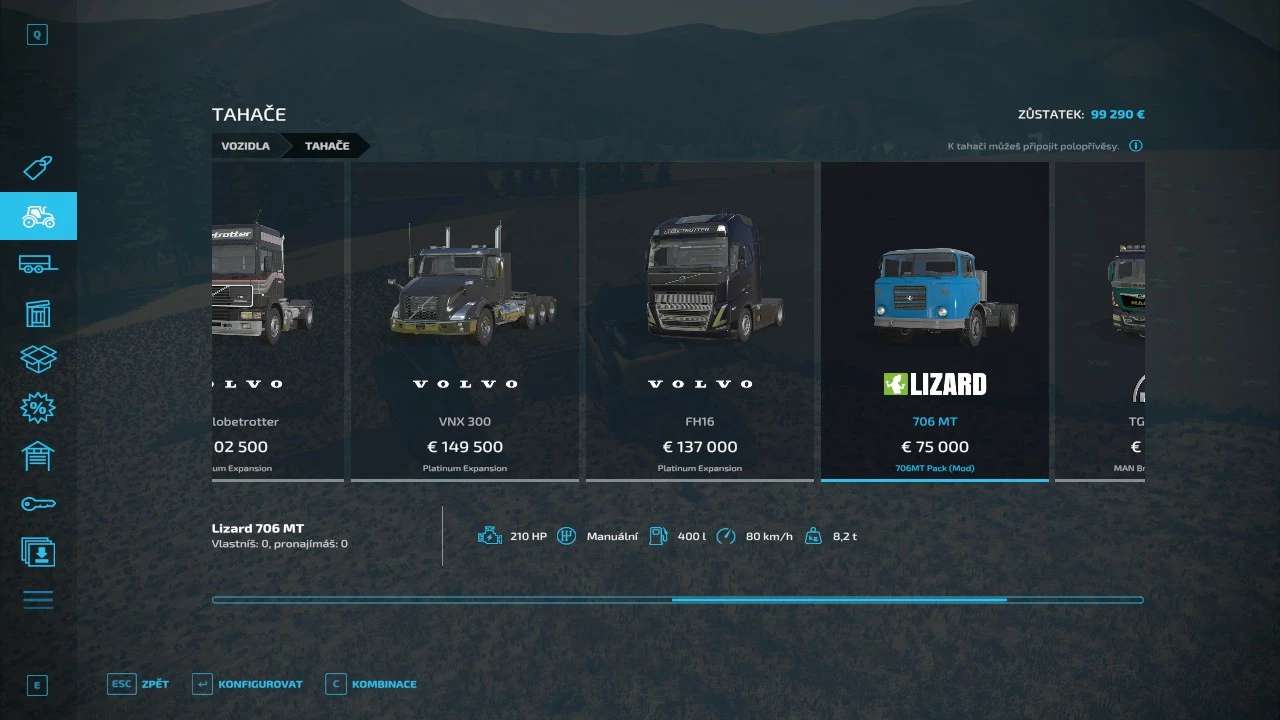Viewport: 1280px width, 720px height.
Task: Open the tractor vehicles category
Action: point(38,216)
